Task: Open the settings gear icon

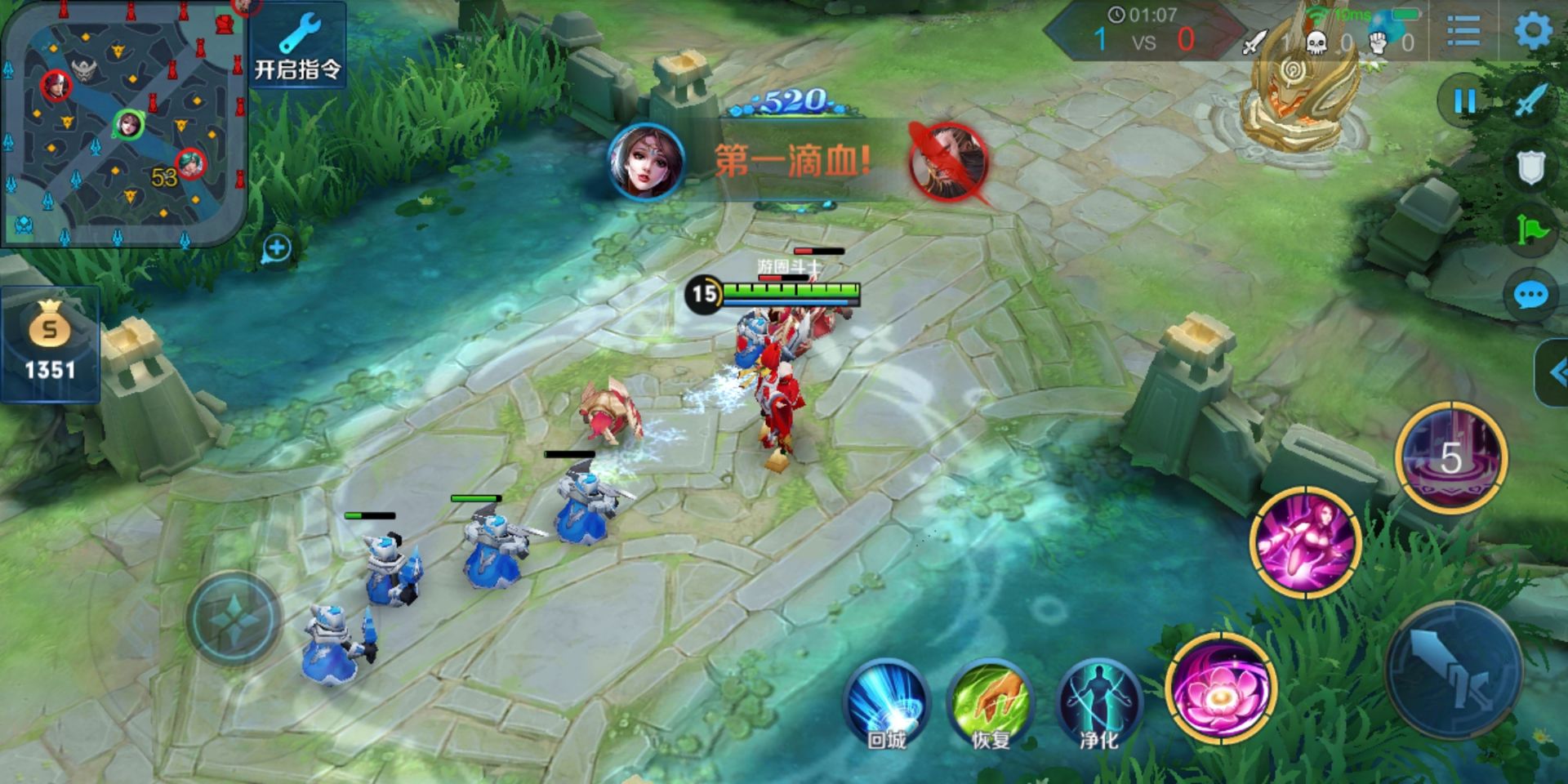Action: pyautogui.click(x=1532, y=33)
